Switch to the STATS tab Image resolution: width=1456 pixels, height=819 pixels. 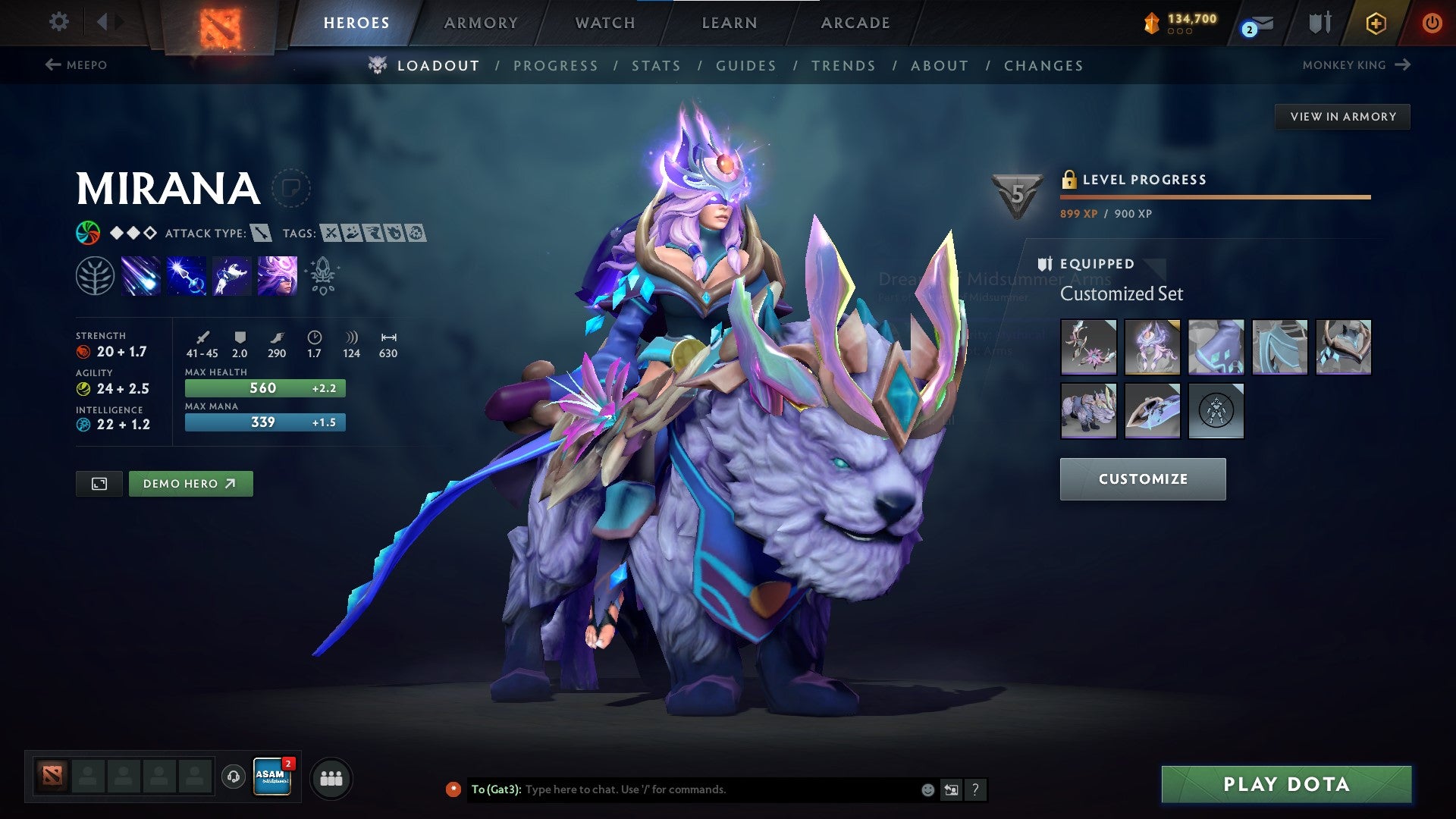[x=657, y=66]
